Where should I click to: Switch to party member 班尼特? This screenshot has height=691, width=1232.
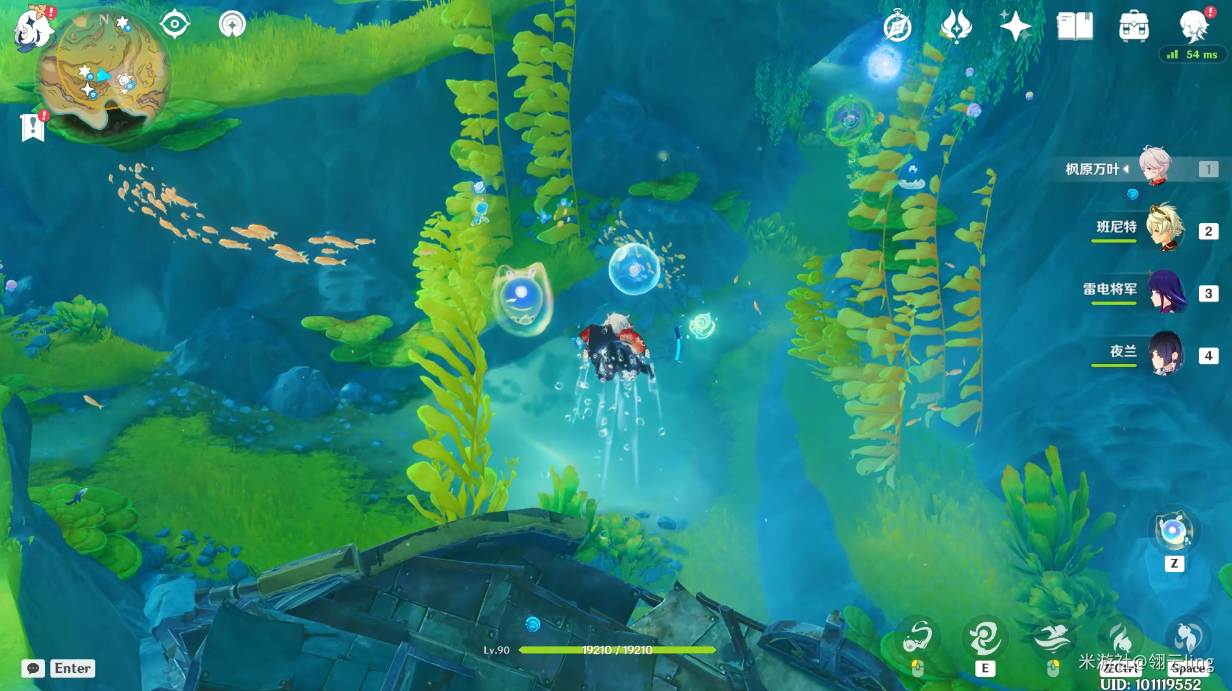point(1163,229)
